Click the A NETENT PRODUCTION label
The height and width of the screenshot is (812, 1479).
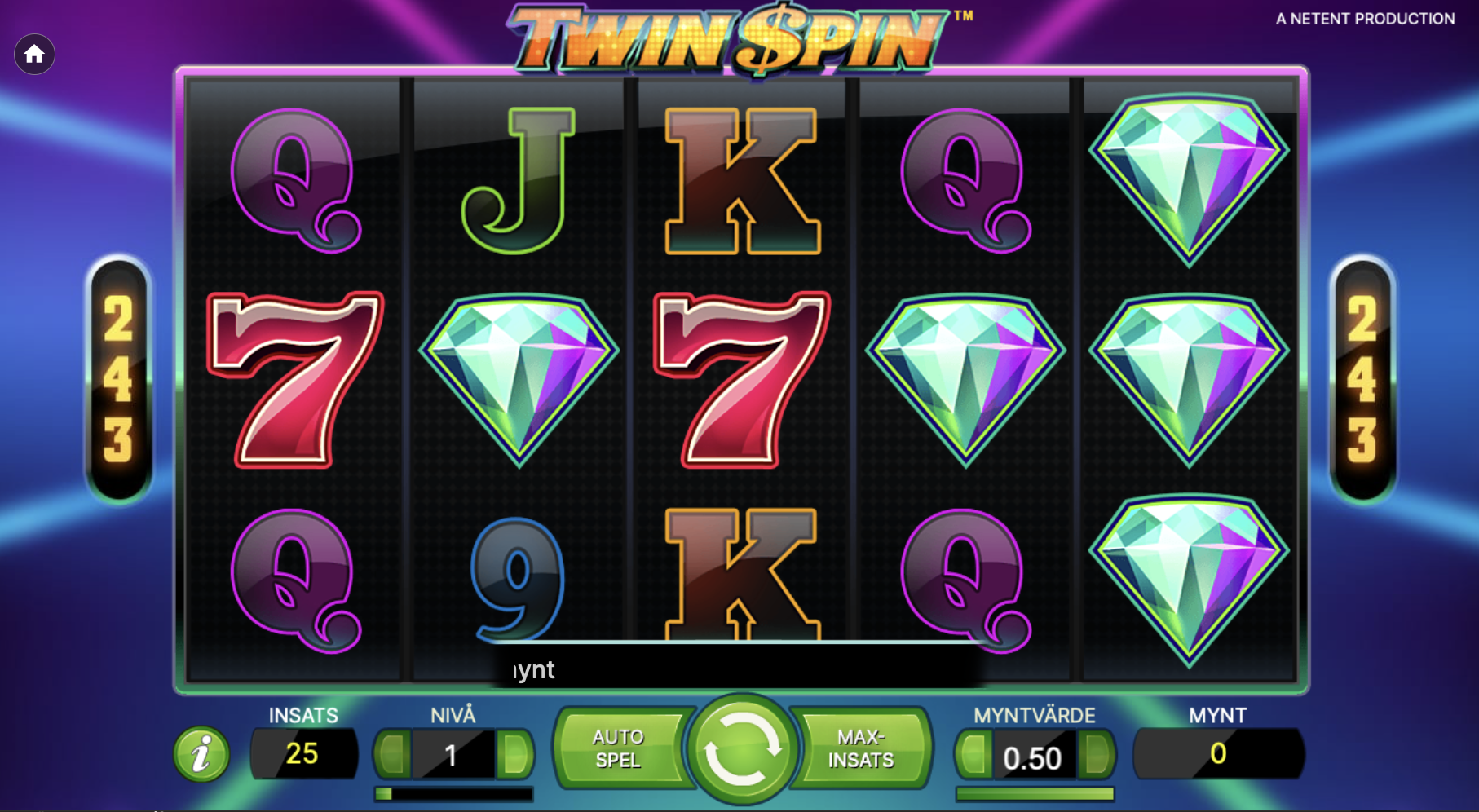point(1364,19)
